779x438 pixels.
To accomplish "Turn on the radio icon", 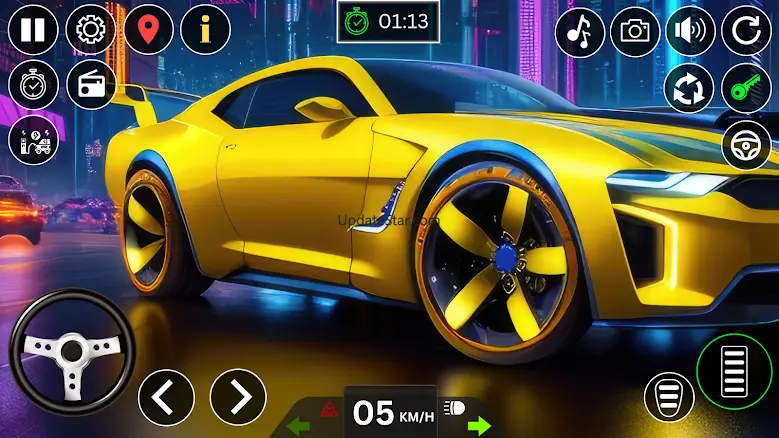I will [x=90, y=86].
